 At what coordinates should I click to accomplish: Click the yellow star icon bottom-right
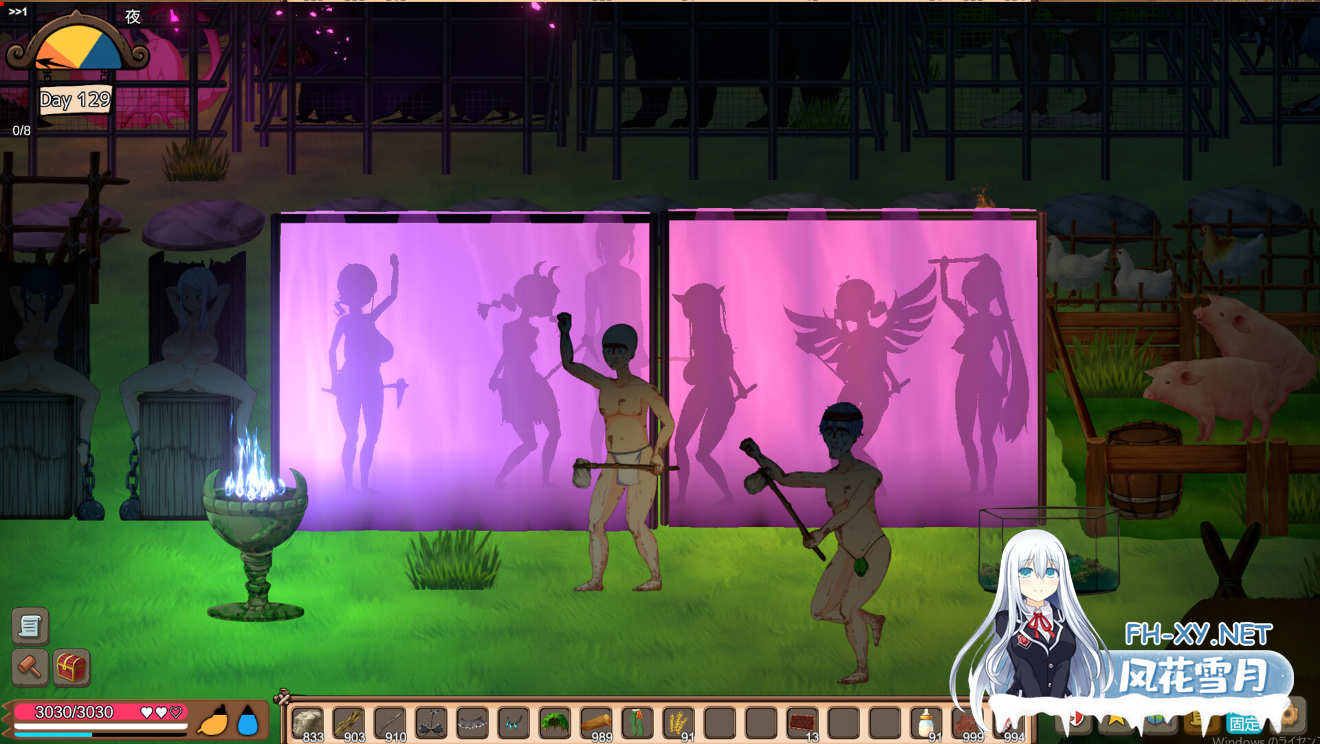click(x=1113, y=718)
